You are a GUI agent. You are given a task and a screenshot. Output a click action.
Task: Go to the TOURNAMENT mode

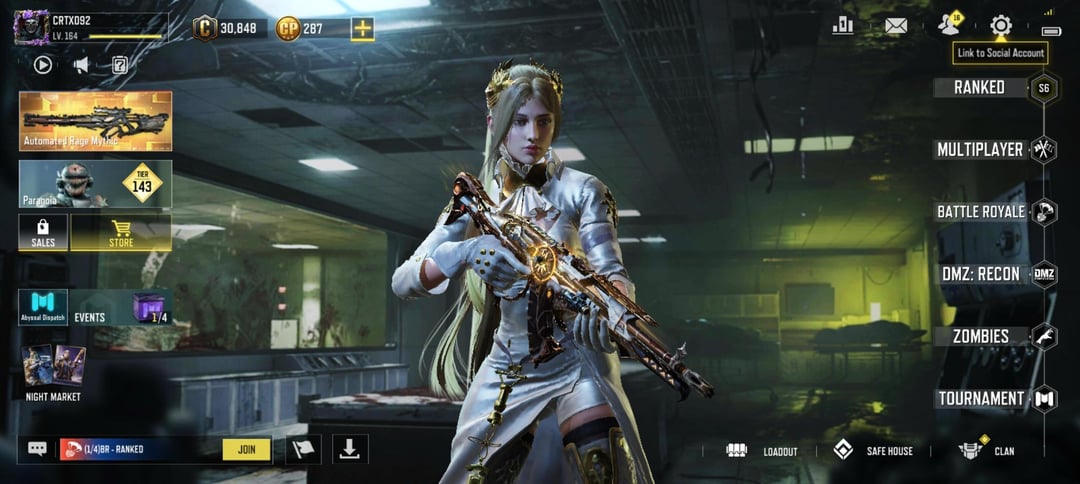[981, 398]
